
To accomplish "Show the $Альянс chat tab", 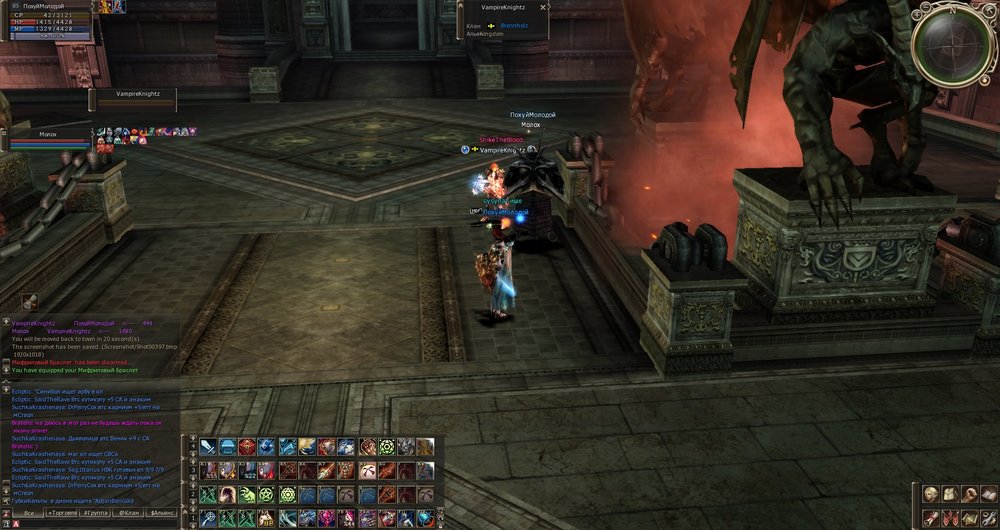I will (x=161, y=512).
